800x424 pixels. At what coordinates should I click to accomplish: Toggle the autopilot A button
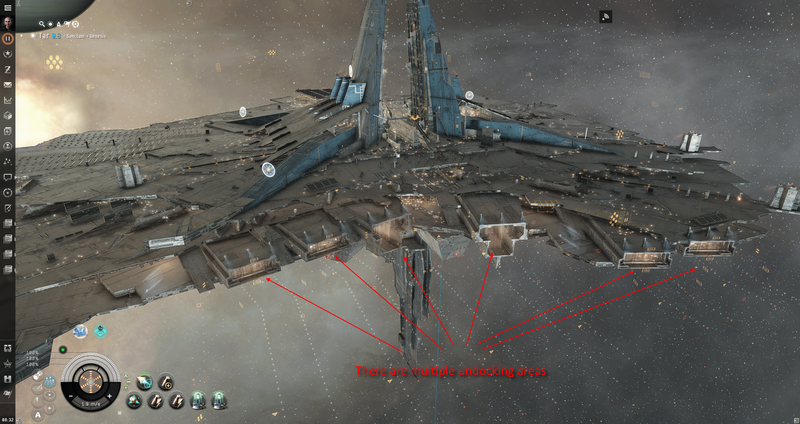pyautogui.click(x=37, y=412)
